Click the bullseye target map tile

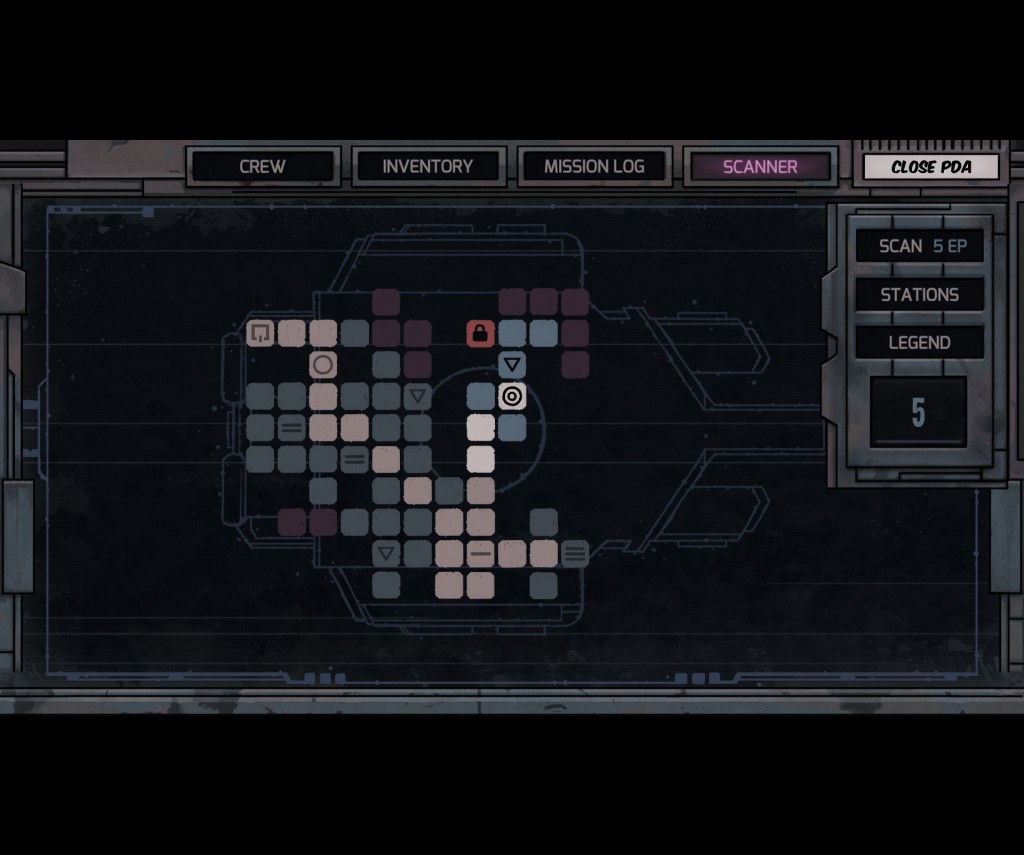[x=512, y=397]
